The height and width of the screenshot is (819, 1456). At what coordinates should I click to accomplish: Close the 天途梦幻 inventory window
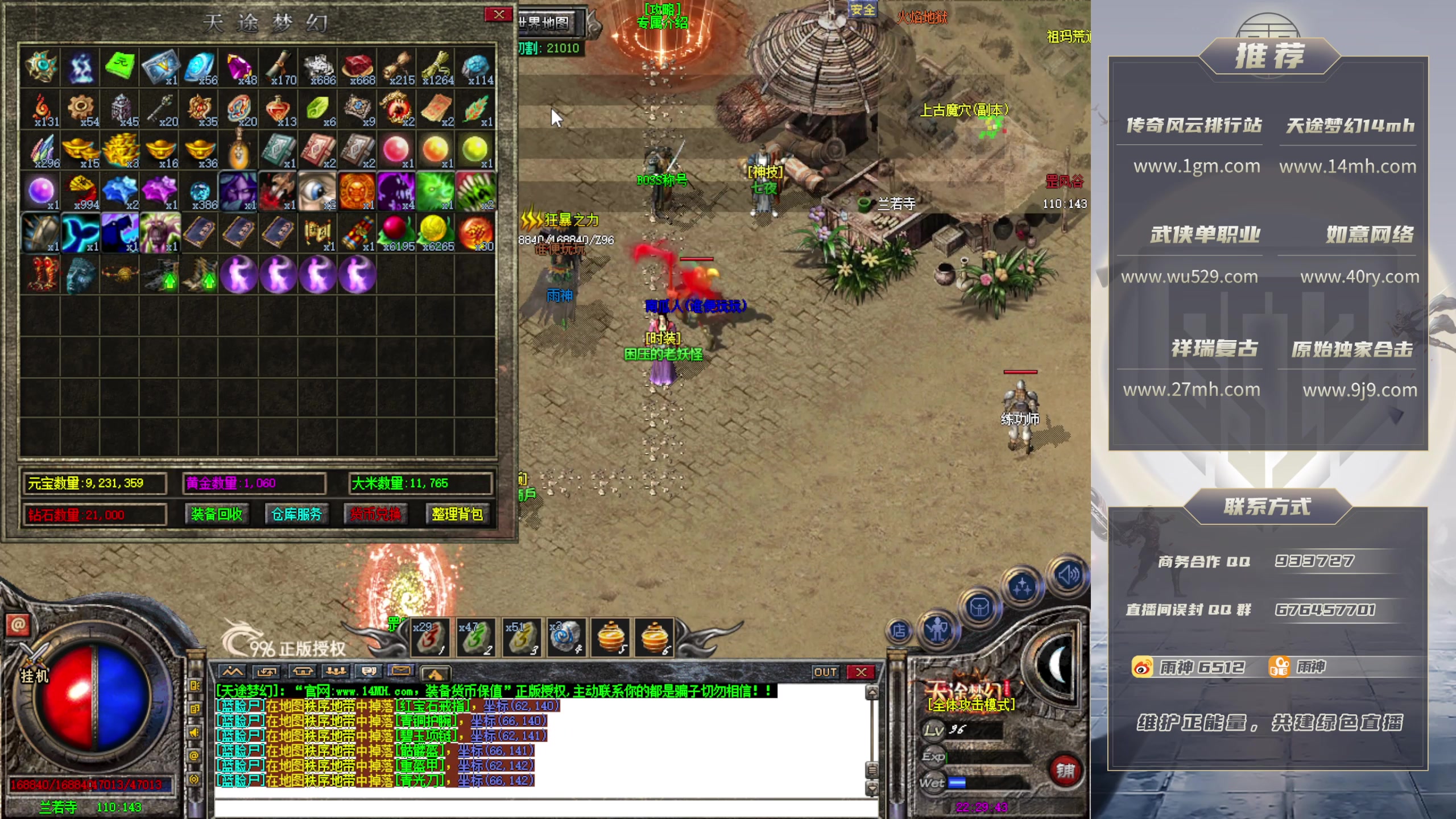click(x=498, y=15)
